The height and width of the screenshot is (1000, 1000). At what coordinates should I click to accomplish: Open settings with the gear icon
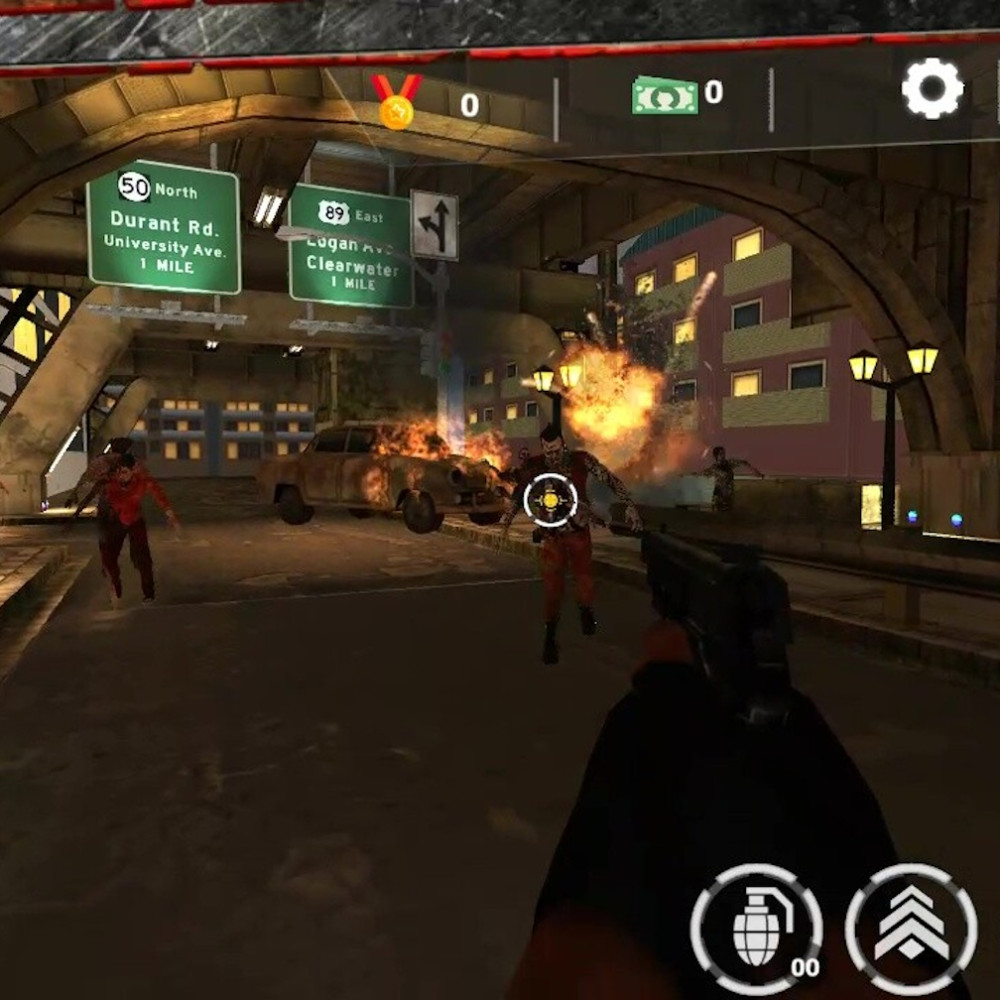tap(932, 89)
